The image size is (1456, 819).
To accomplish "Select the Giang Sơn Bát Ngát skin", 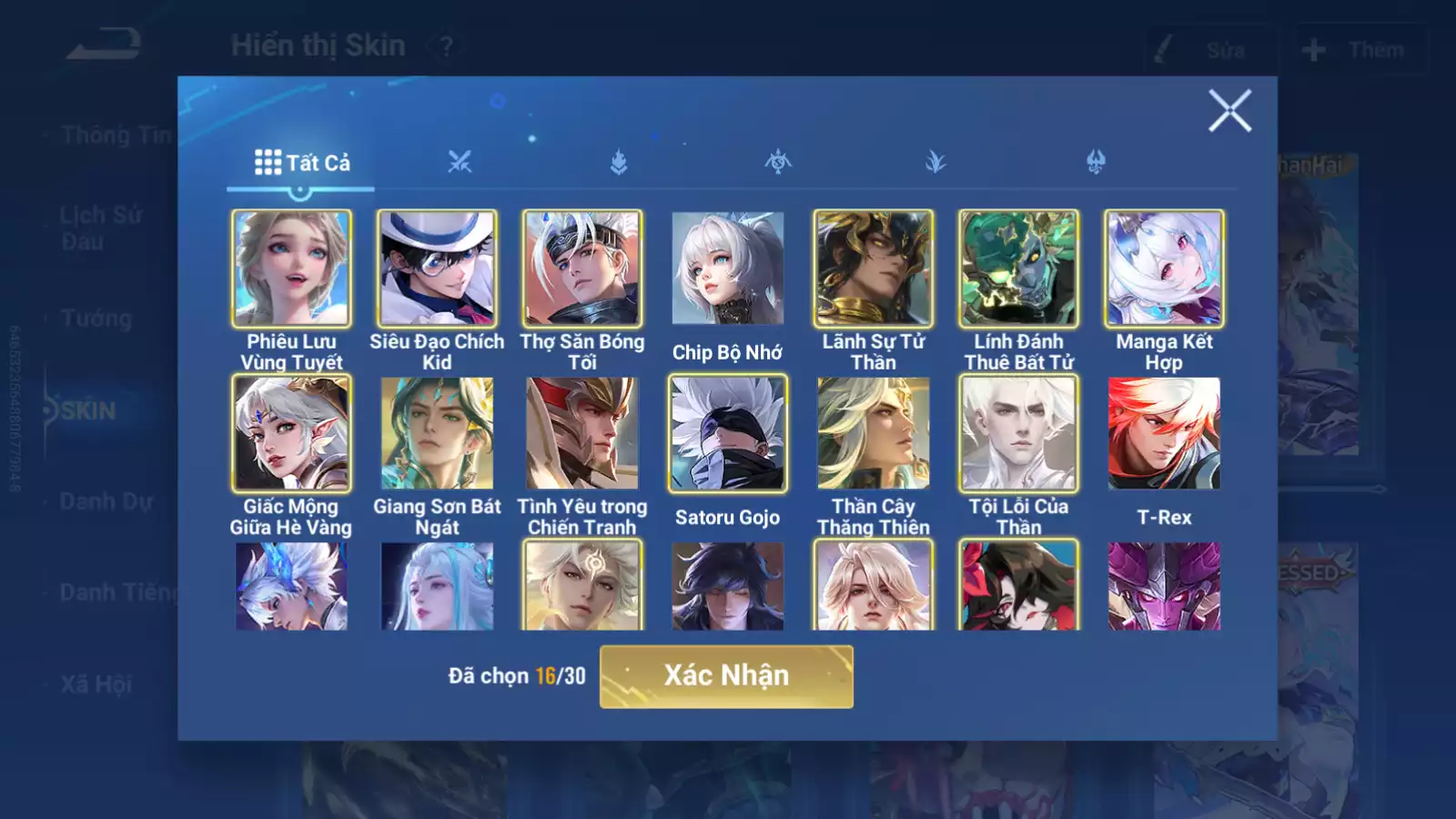I will click(x=437, y=433).
